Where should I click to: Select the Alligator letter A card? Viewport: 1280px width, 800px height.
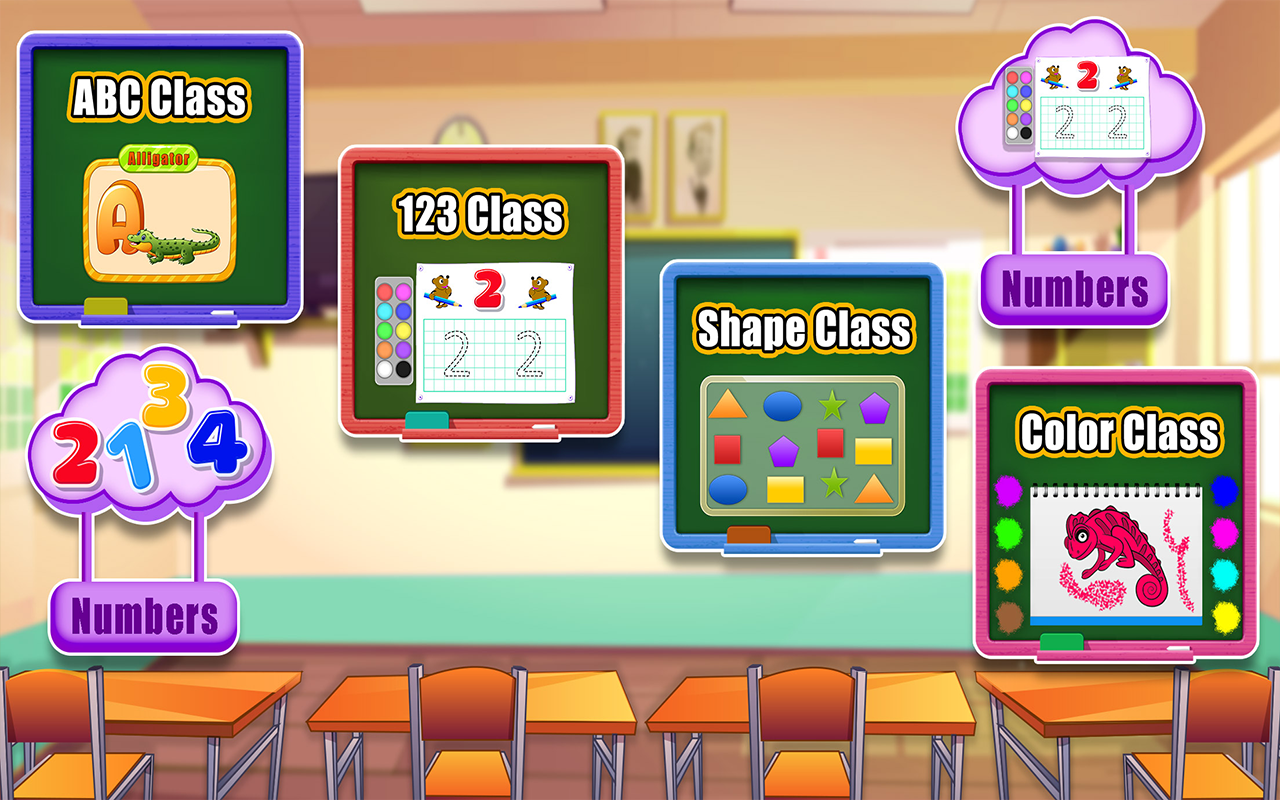point(160,215)
